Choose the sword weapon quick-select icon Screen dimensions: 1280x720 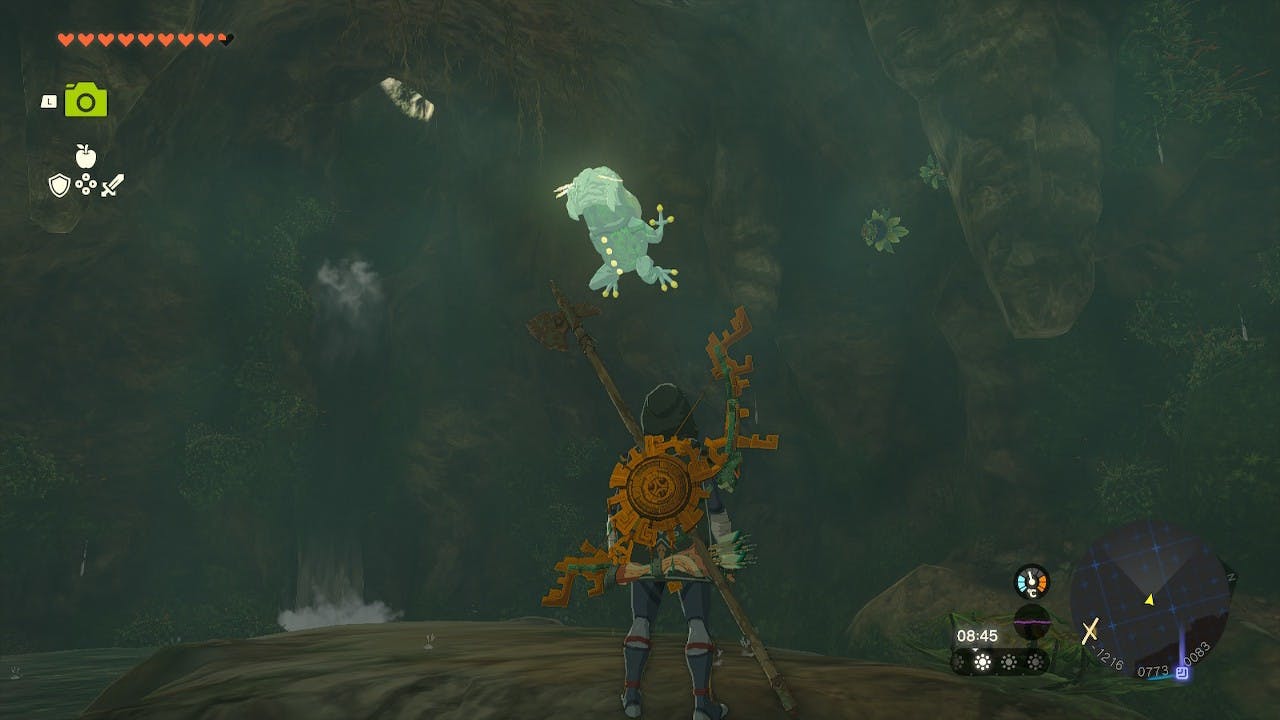[x=112, y=185]
